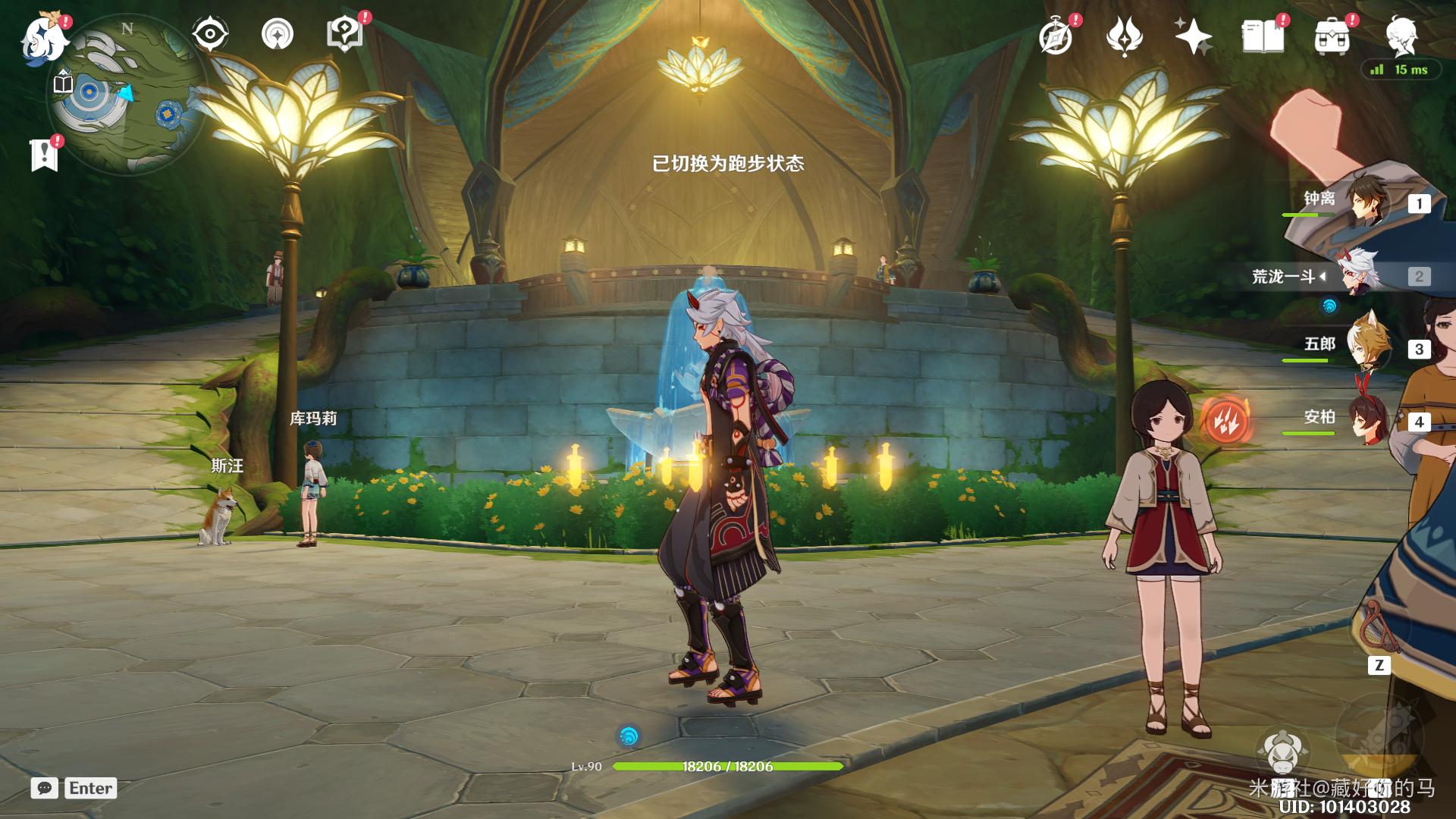This screenshot has height=819, width=1456.
Task: Activate 安柏's red elemental burst icon
Action: pos(1225,420)
